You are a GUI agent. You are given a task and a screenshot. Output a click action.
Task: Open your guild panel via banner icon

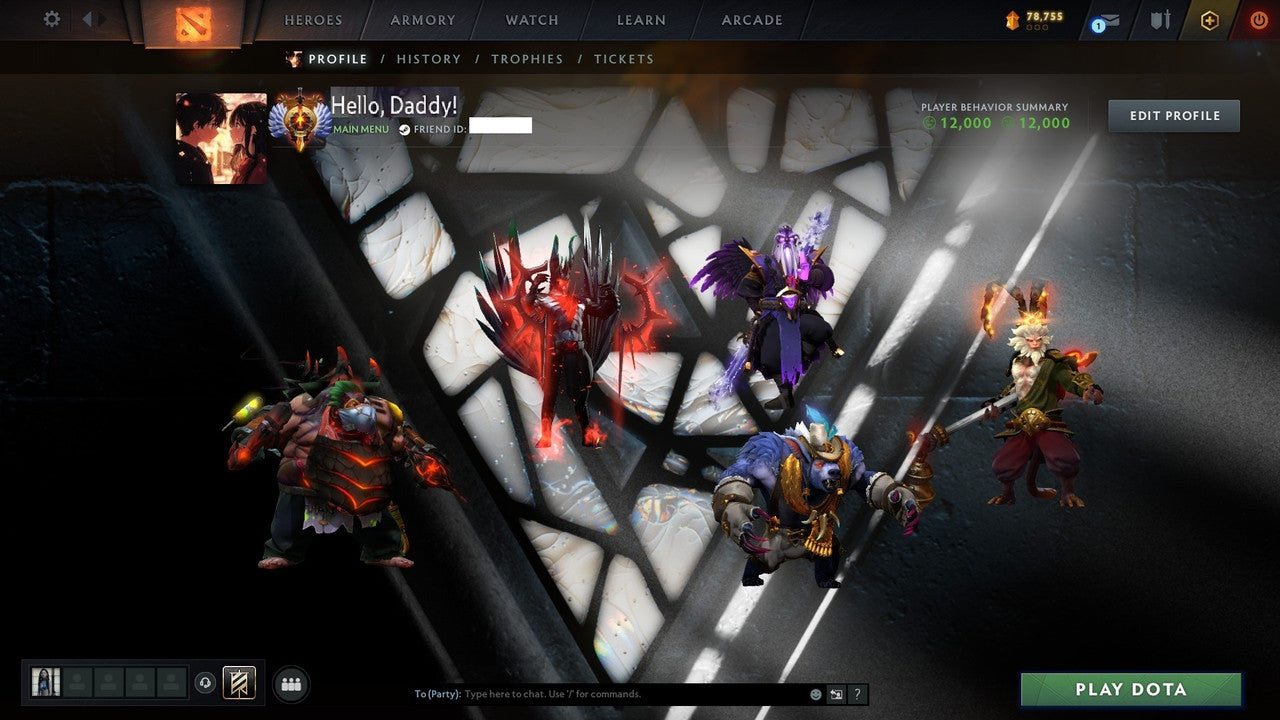pyautogui.click(x=238, y=682)
